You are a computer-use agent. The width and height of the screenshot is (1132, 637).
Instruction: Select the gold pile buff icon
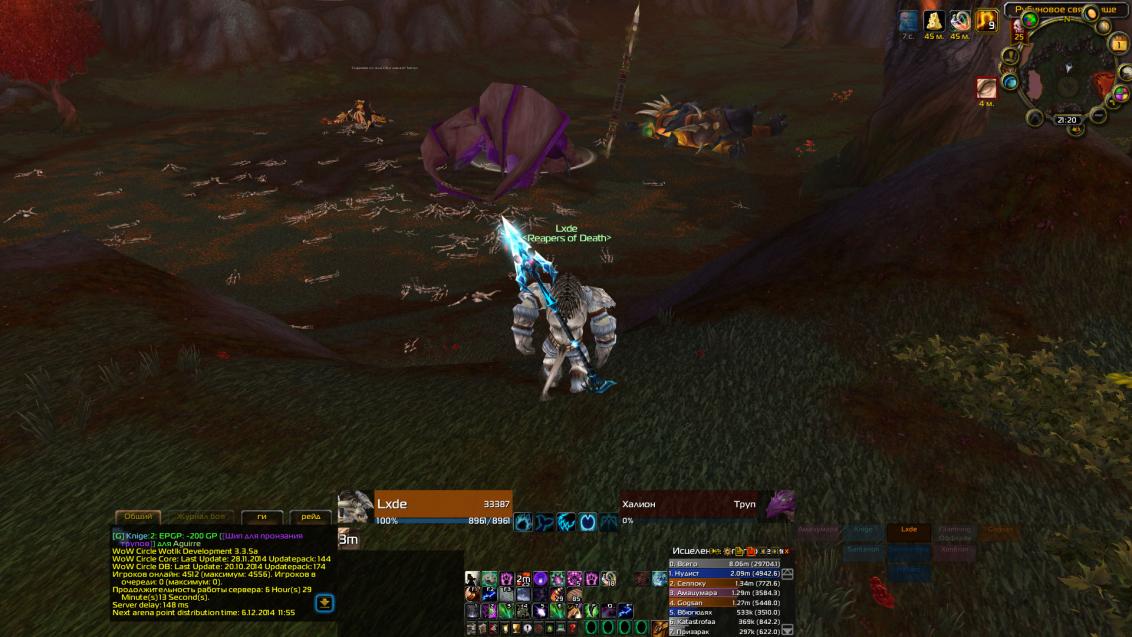[934, 21]
